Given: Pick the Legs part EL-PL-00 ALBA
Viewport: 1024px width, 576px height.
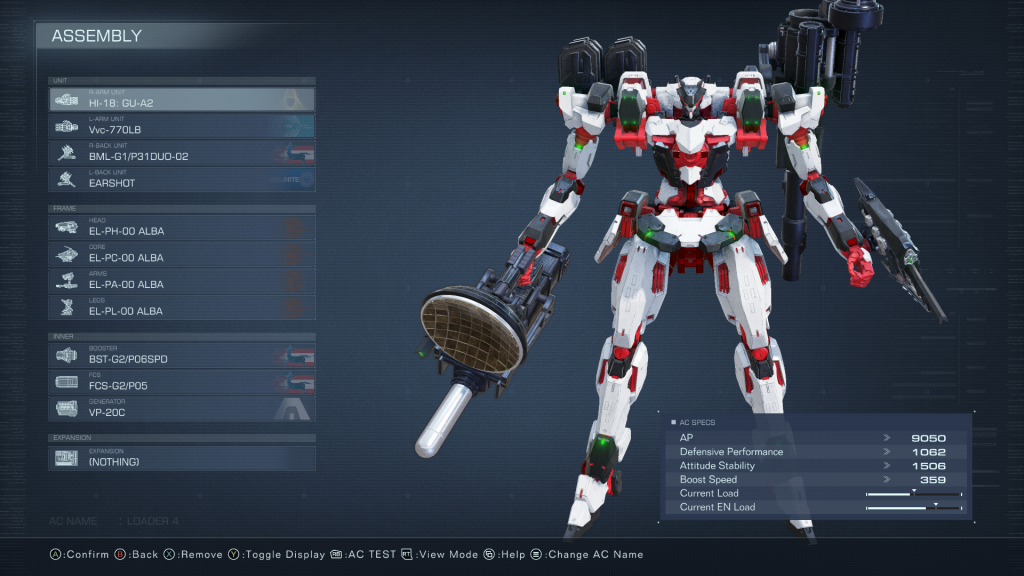Looking at the screenshot, I should [x=182, y=308].
